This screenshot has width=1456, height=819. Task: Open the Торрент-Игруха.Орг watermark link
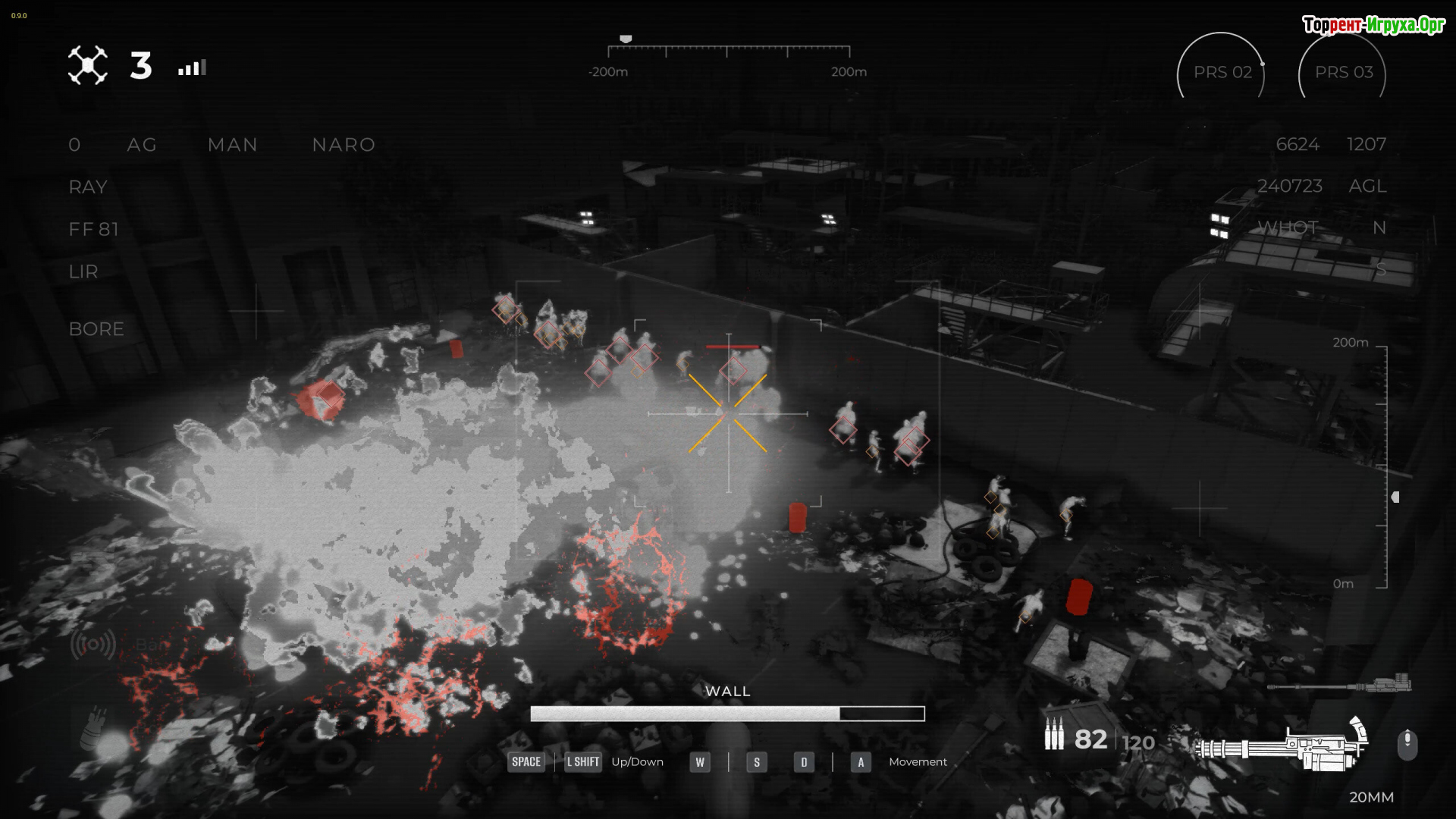click(x=1373, y=25)
